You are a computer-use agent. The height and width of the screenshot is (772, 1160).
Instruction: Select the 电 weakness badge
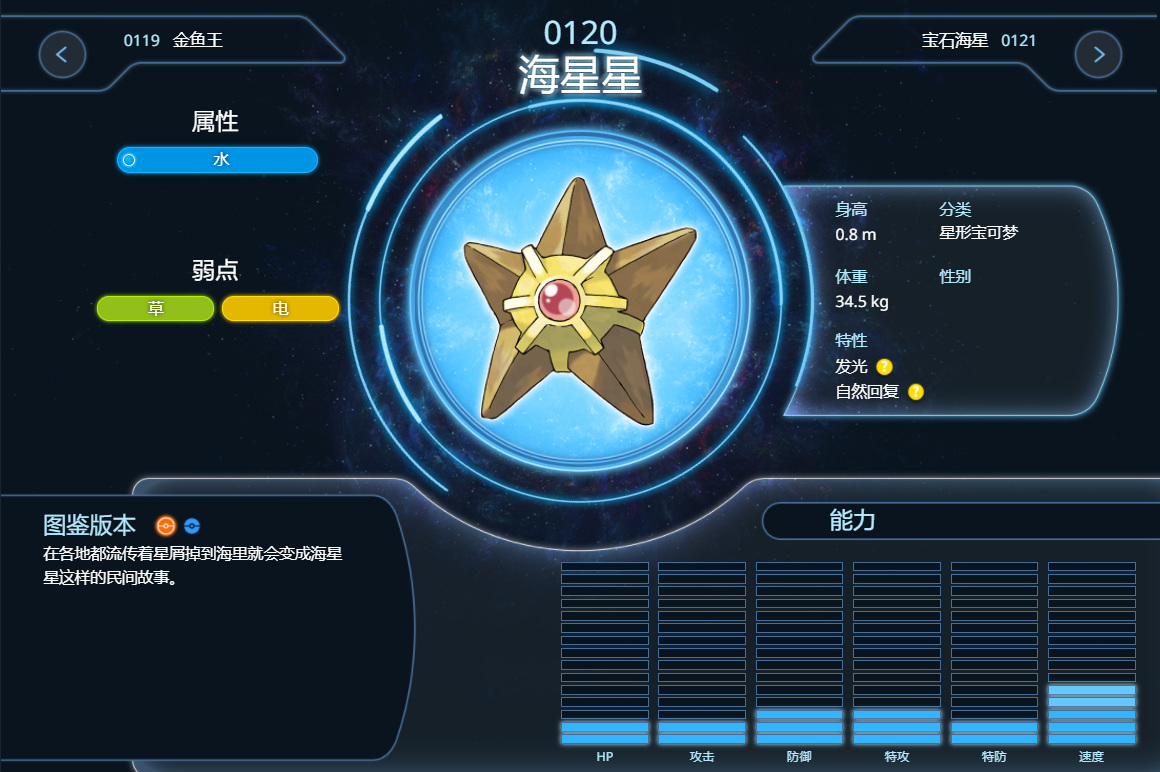(x=280, y=309)
